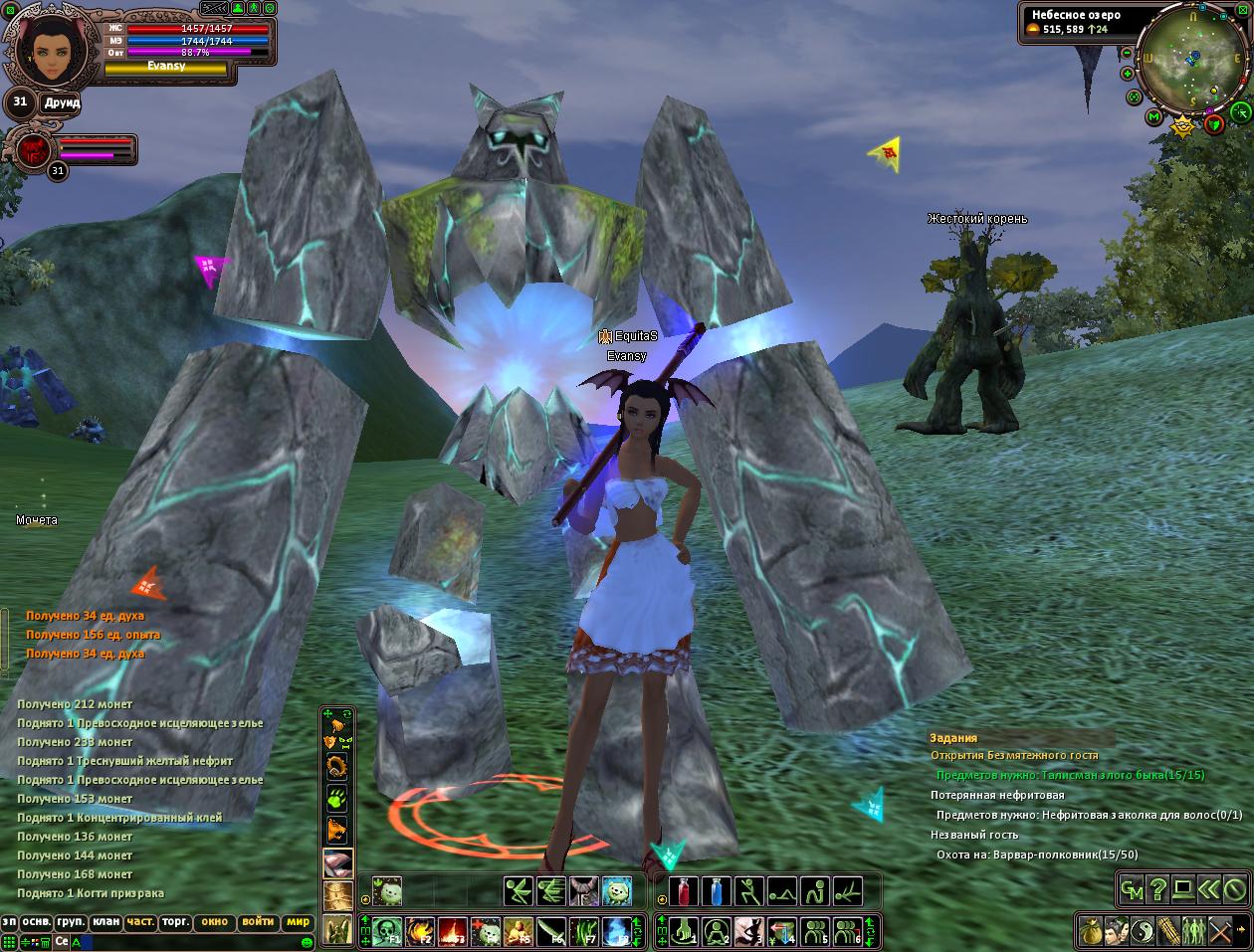This screenshot has width=1254, height=952.
Task: Use the blue mana potion slot
Action: pos(718,890)
